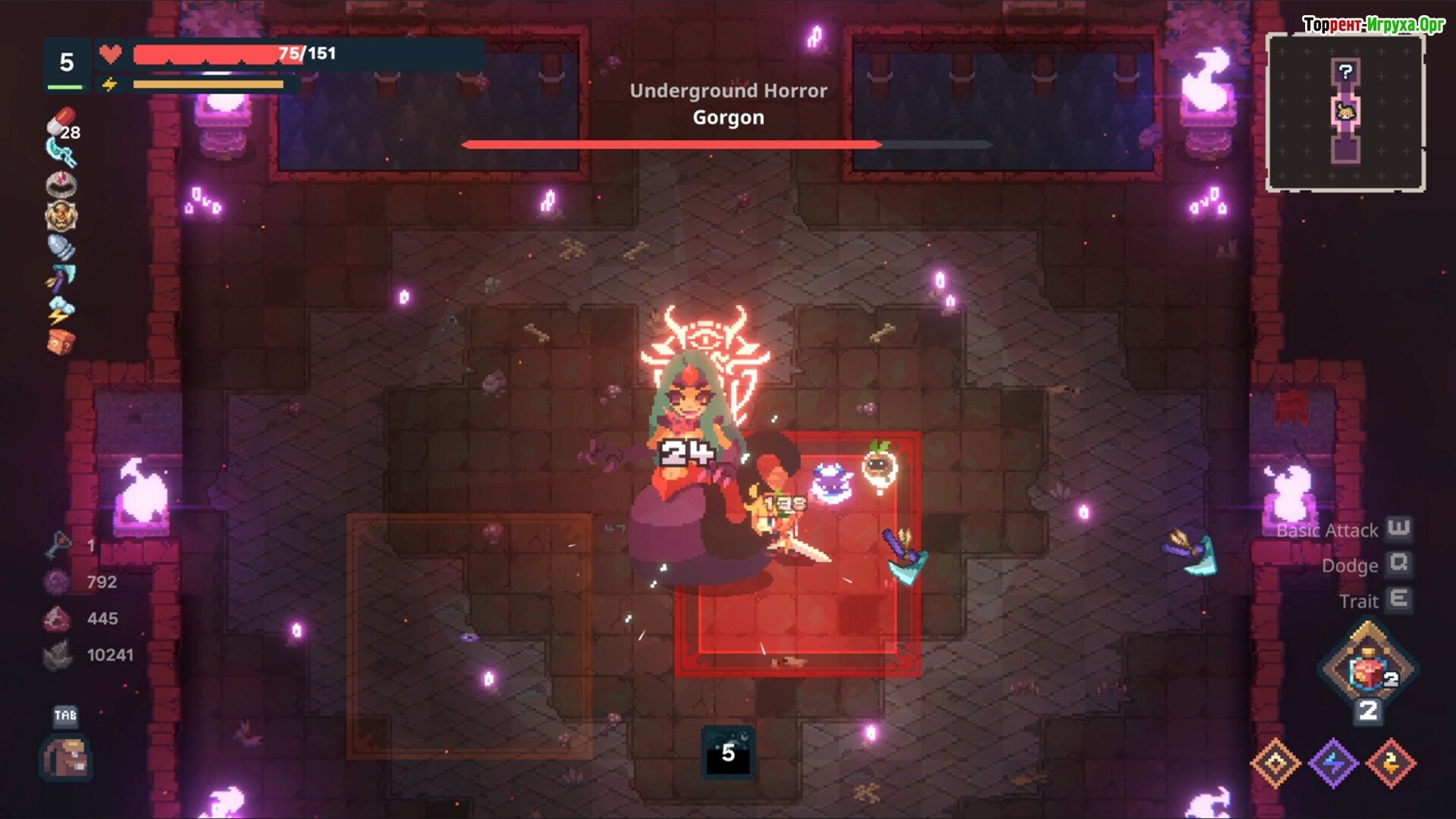Activate the orange diamond skill icon
The width and height of the screenshot is (1456, 819).
click(1276, 763)
